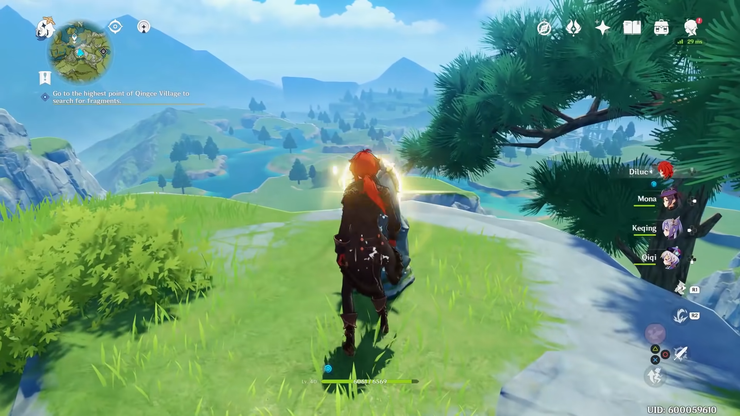Switch to Keqing in the party list

(x=669, y=228)
